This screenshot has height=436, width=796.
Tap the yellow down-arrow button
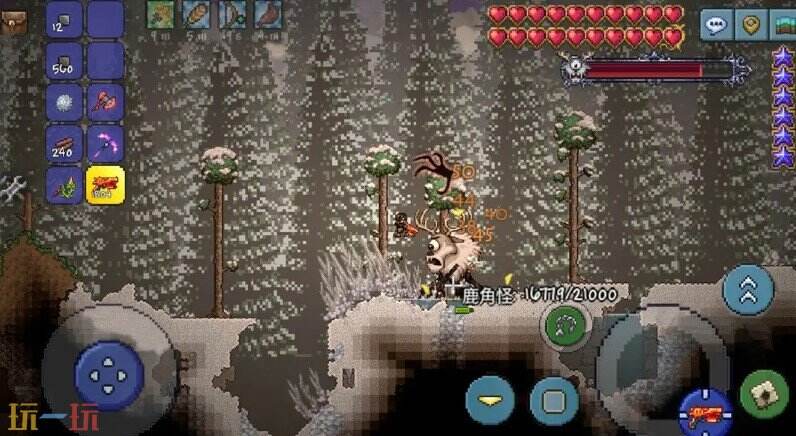tap(490, 399)
